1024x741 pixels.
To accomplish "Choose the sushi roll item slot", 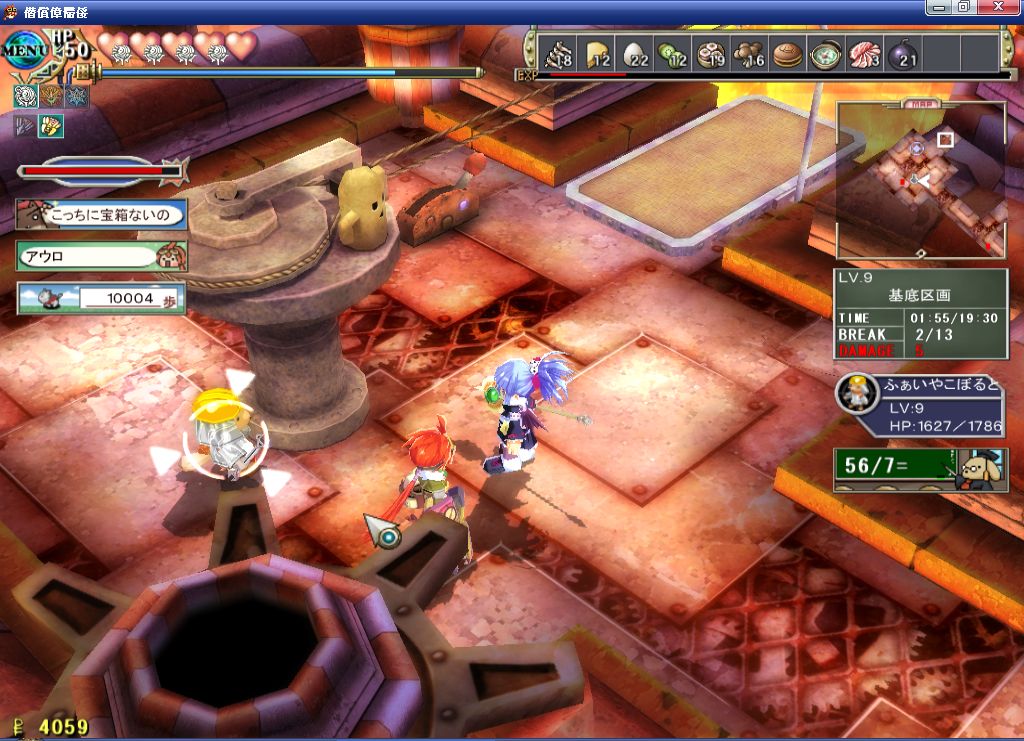I will coord(711,53).
